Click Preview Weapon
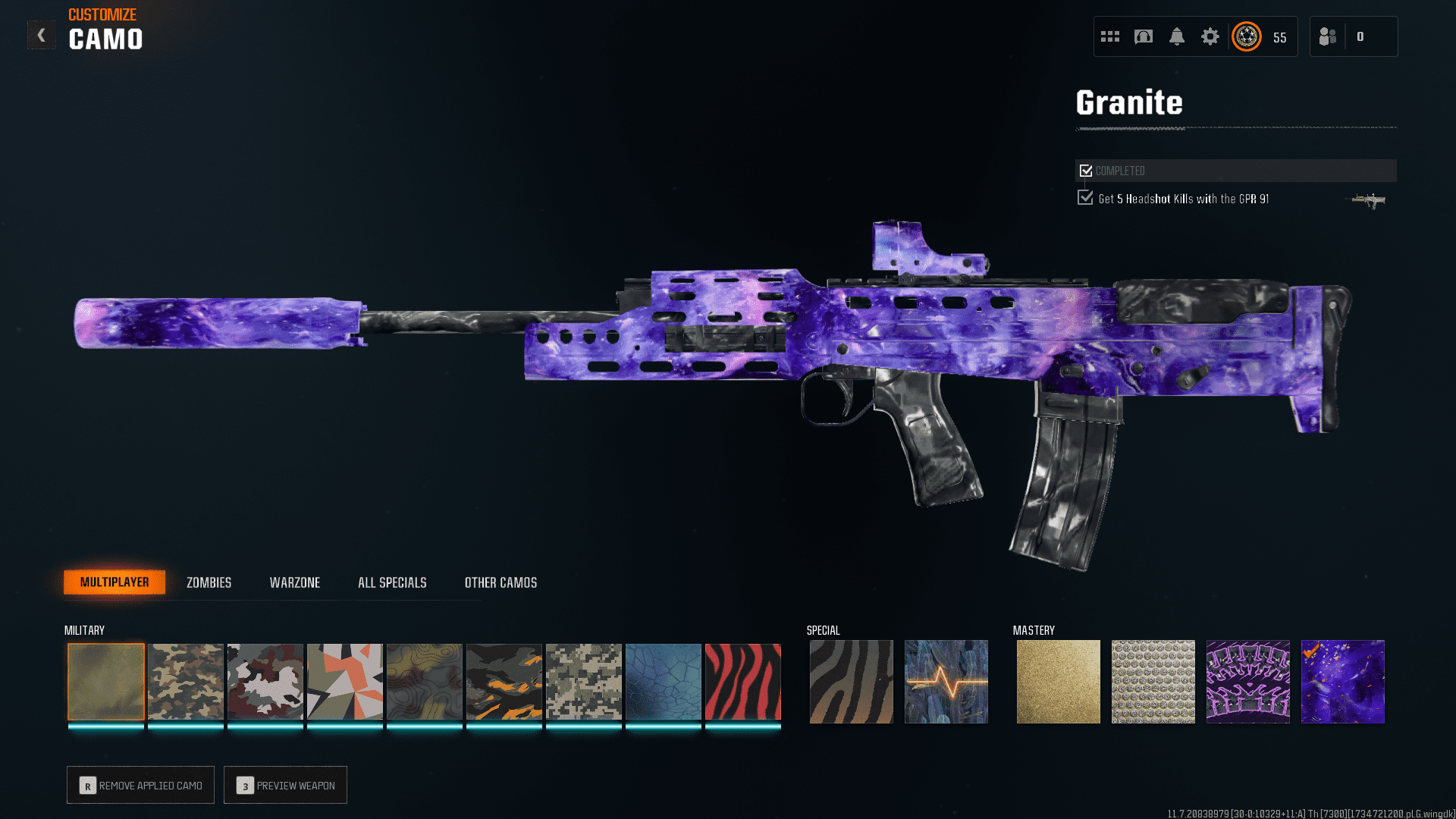Image resolution: width=1456 pixels, height=819 pixels. click(285, 785)
